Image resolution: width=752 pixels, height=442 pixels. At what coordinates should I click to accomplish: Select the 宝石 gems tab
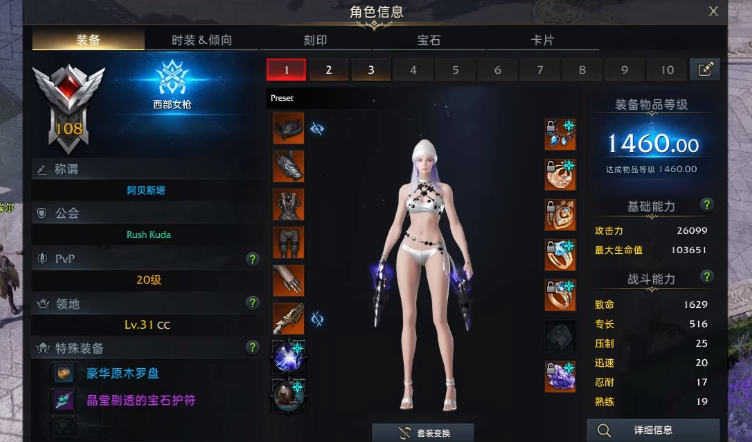pyautogui.click(x=429, y=41)
